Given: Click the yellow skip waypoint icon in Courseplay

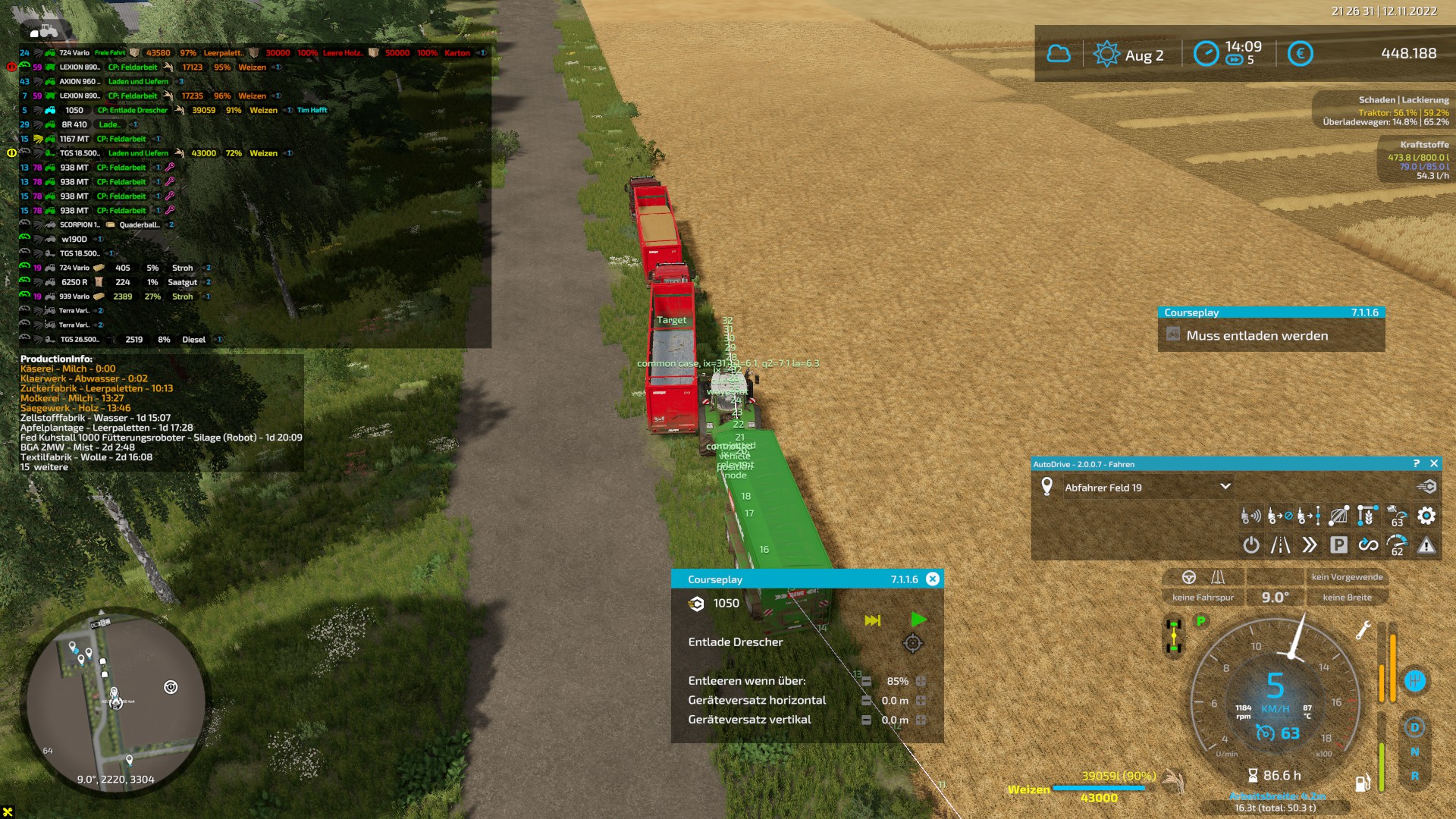Looking at the screenshot, I should 872,620.
